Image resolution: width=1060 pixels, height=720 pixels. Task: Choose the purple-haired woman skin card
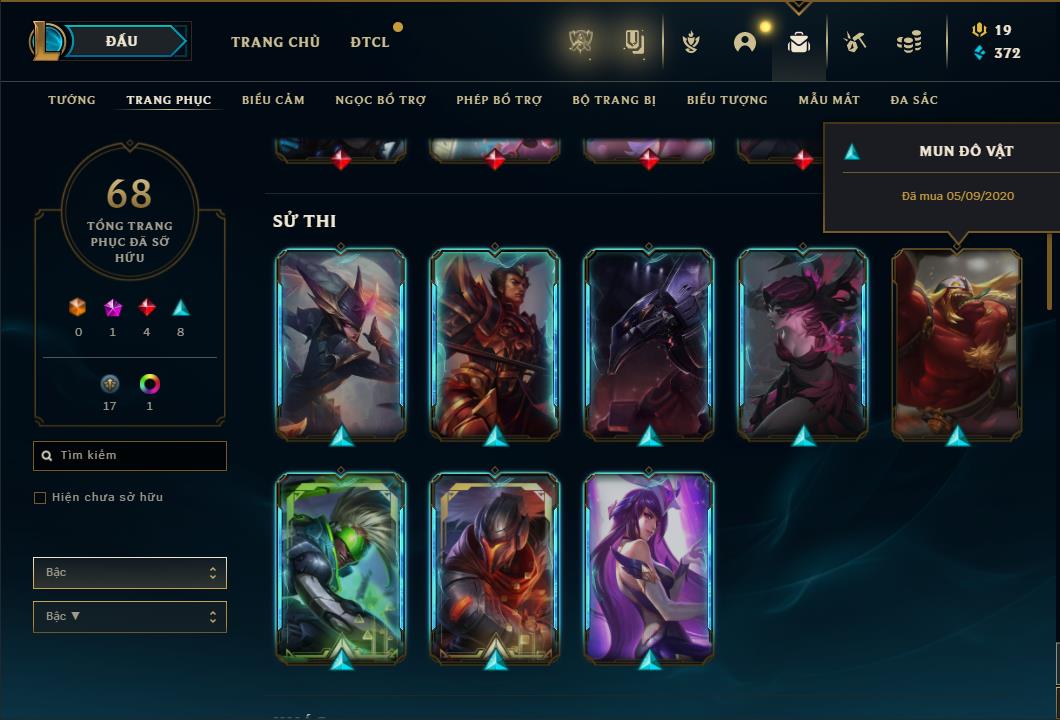(649, 567)
